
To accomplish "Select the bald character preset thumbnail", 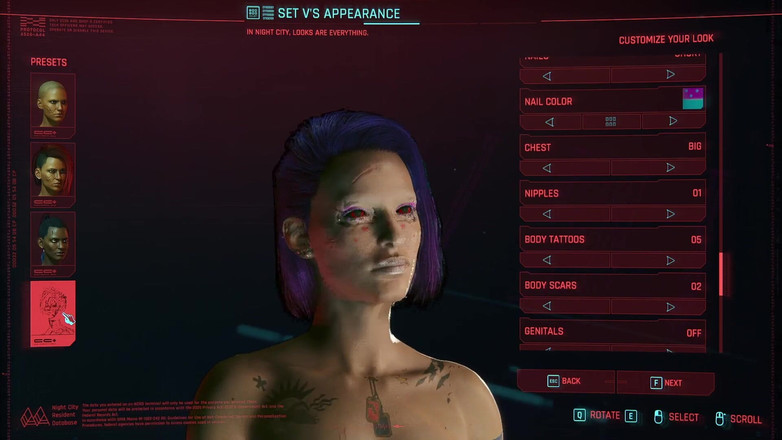I will tap(52, 104).
